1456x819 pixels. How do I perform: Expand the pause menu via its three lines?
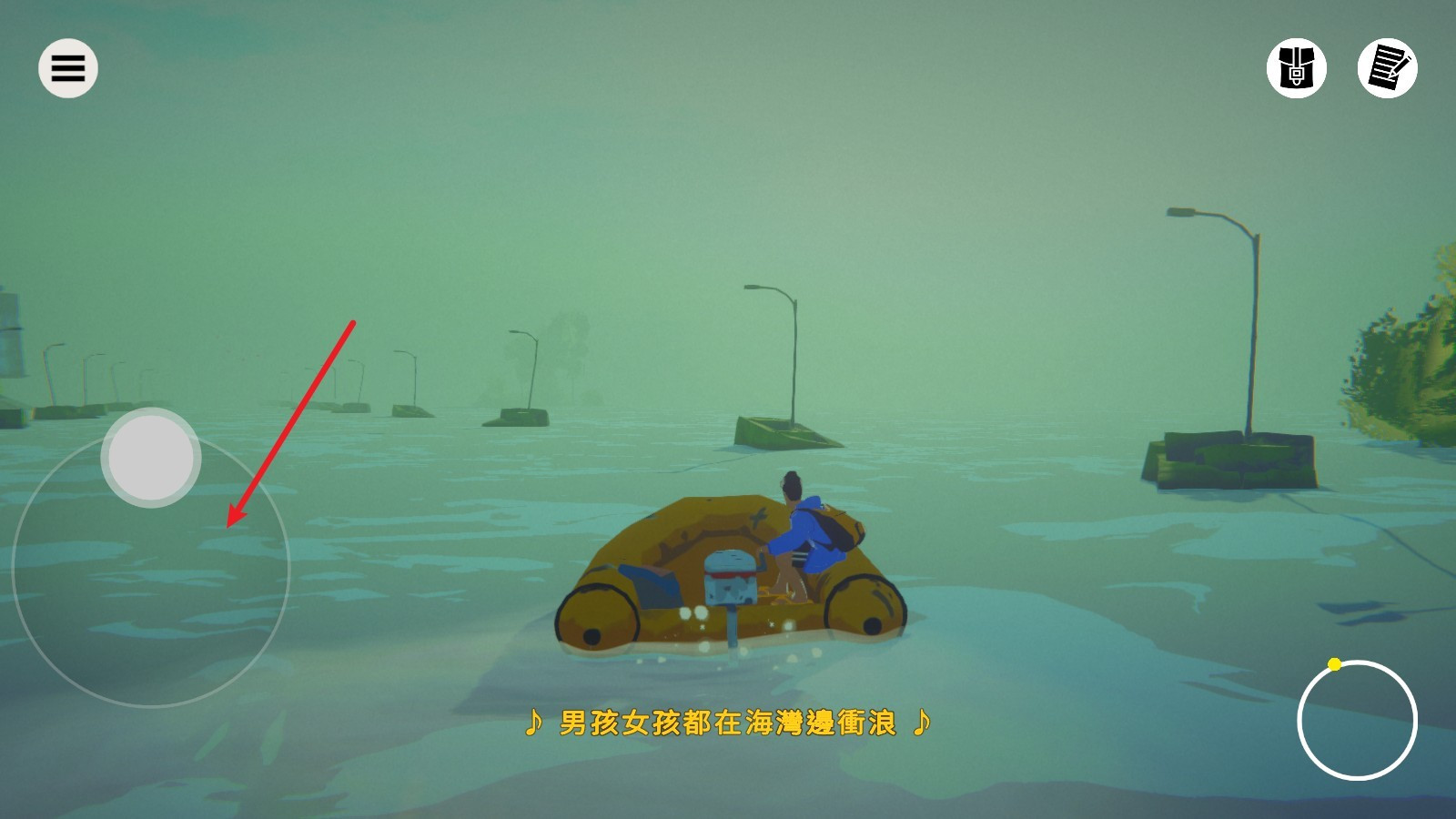[x=67, y=67]
